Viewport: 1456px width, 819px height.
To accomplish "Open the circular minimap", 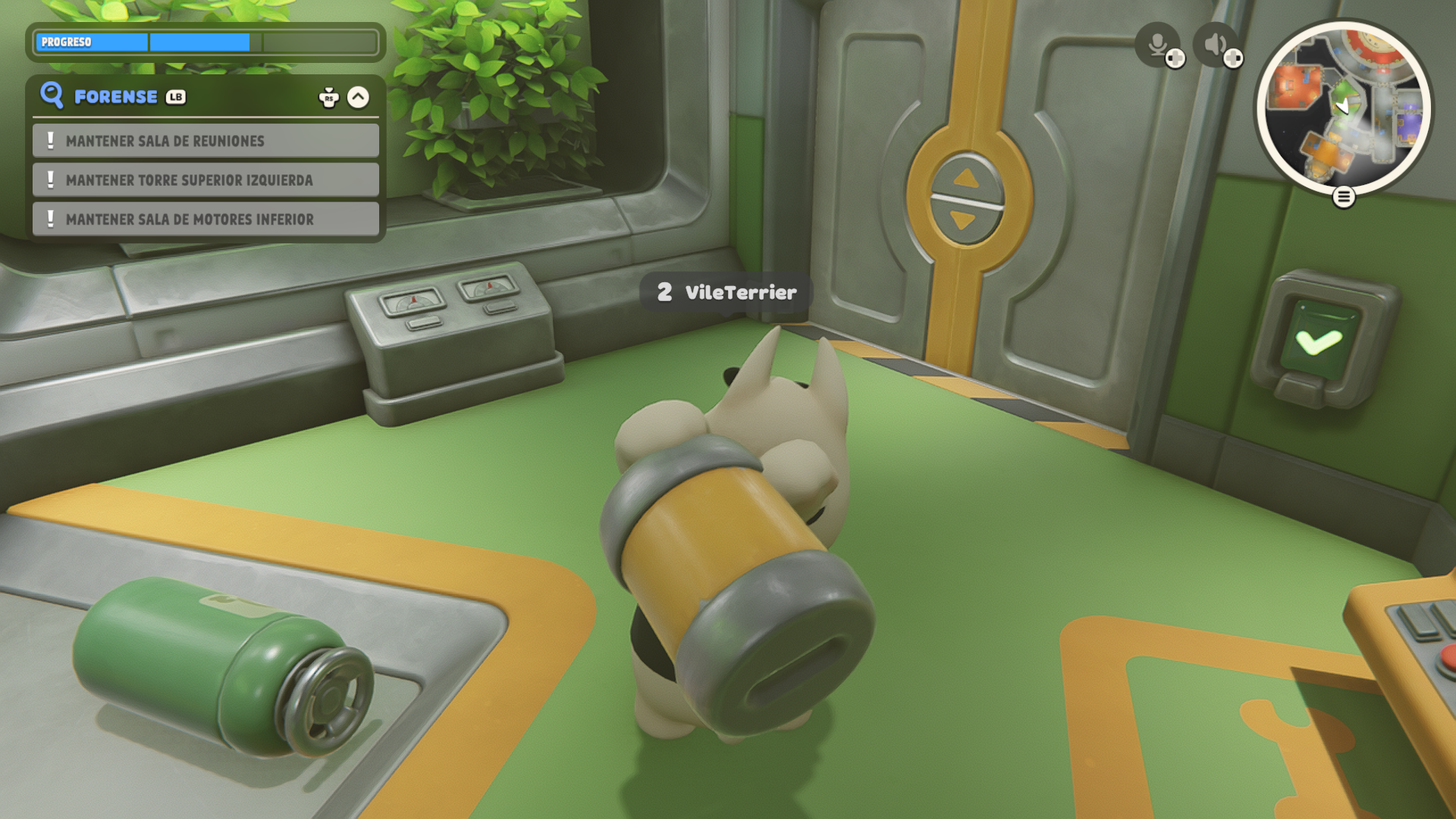I will 1343,108.
